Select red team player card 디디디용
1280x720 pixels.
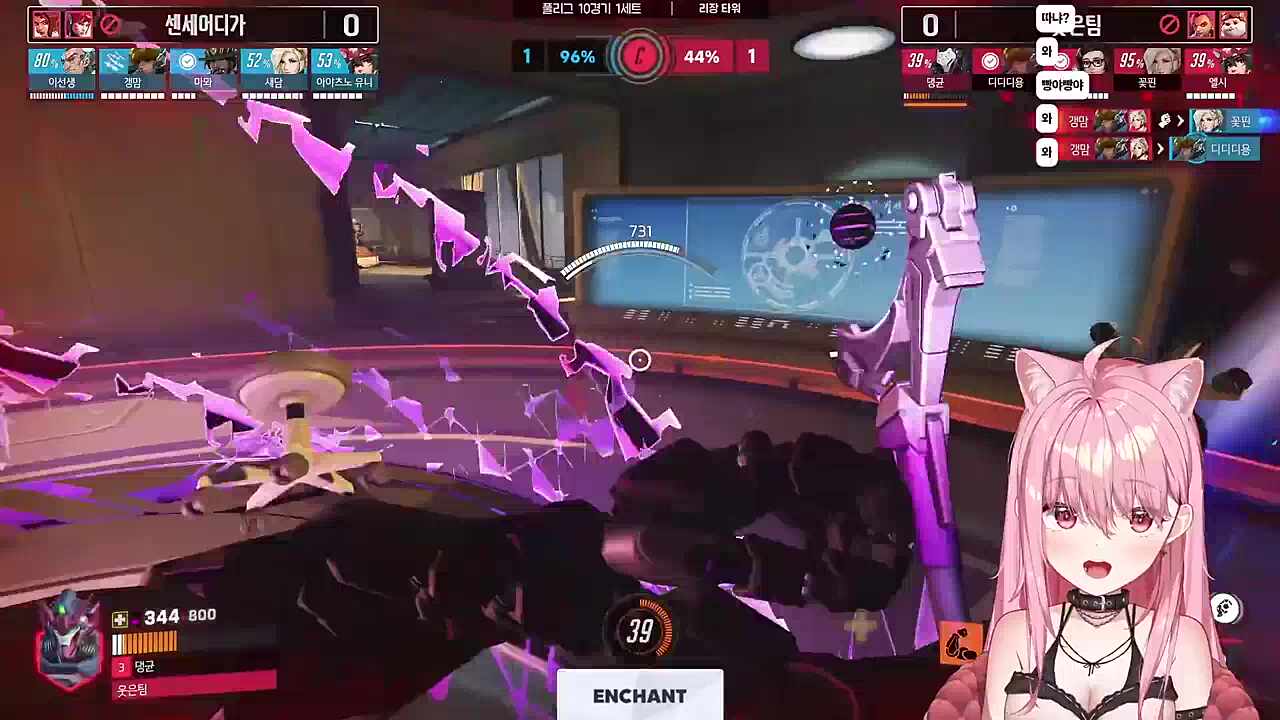[x=1006, y=70]
